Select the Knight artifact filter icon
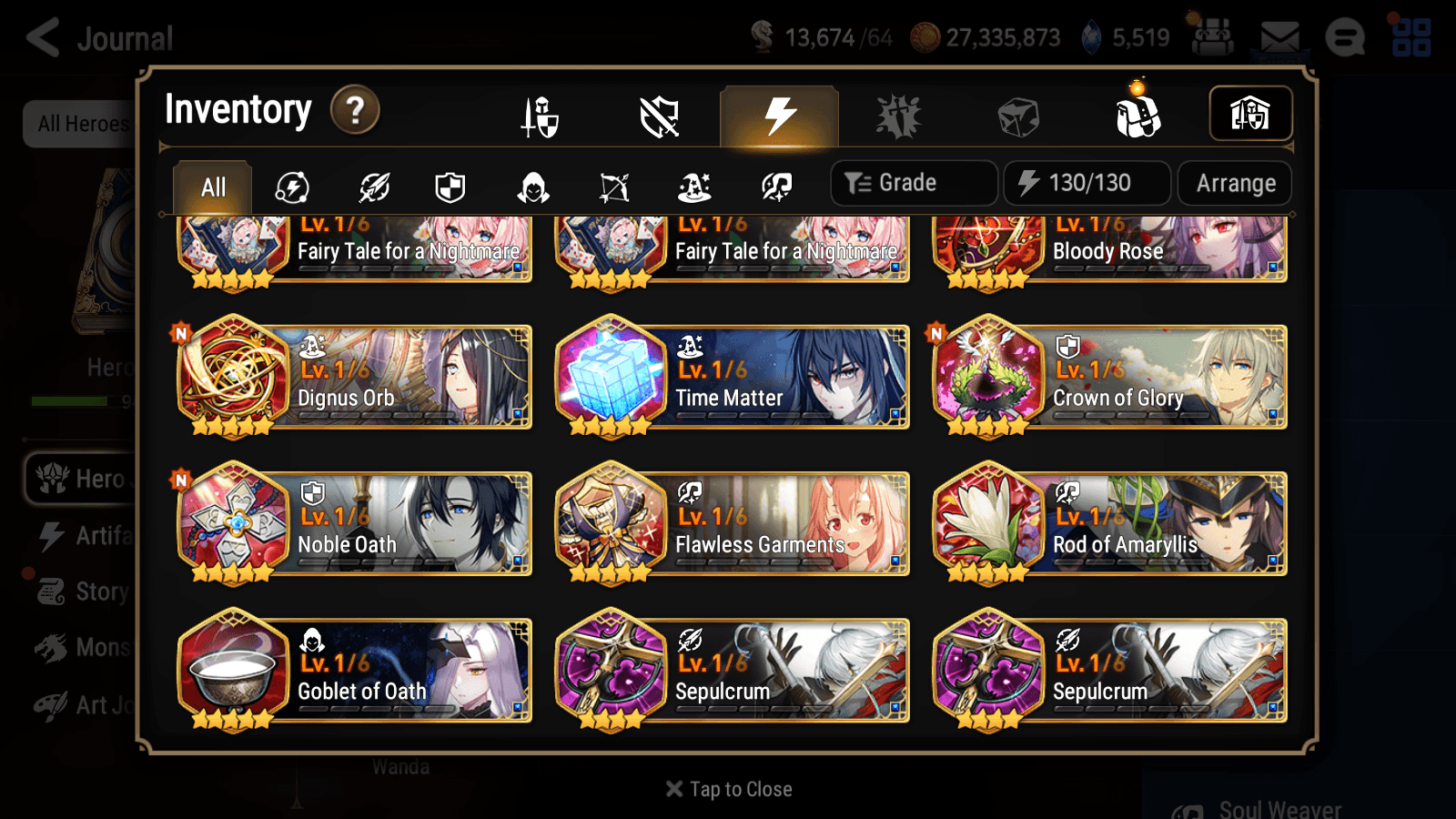The image size is (1456, 819). coord(449,187)
